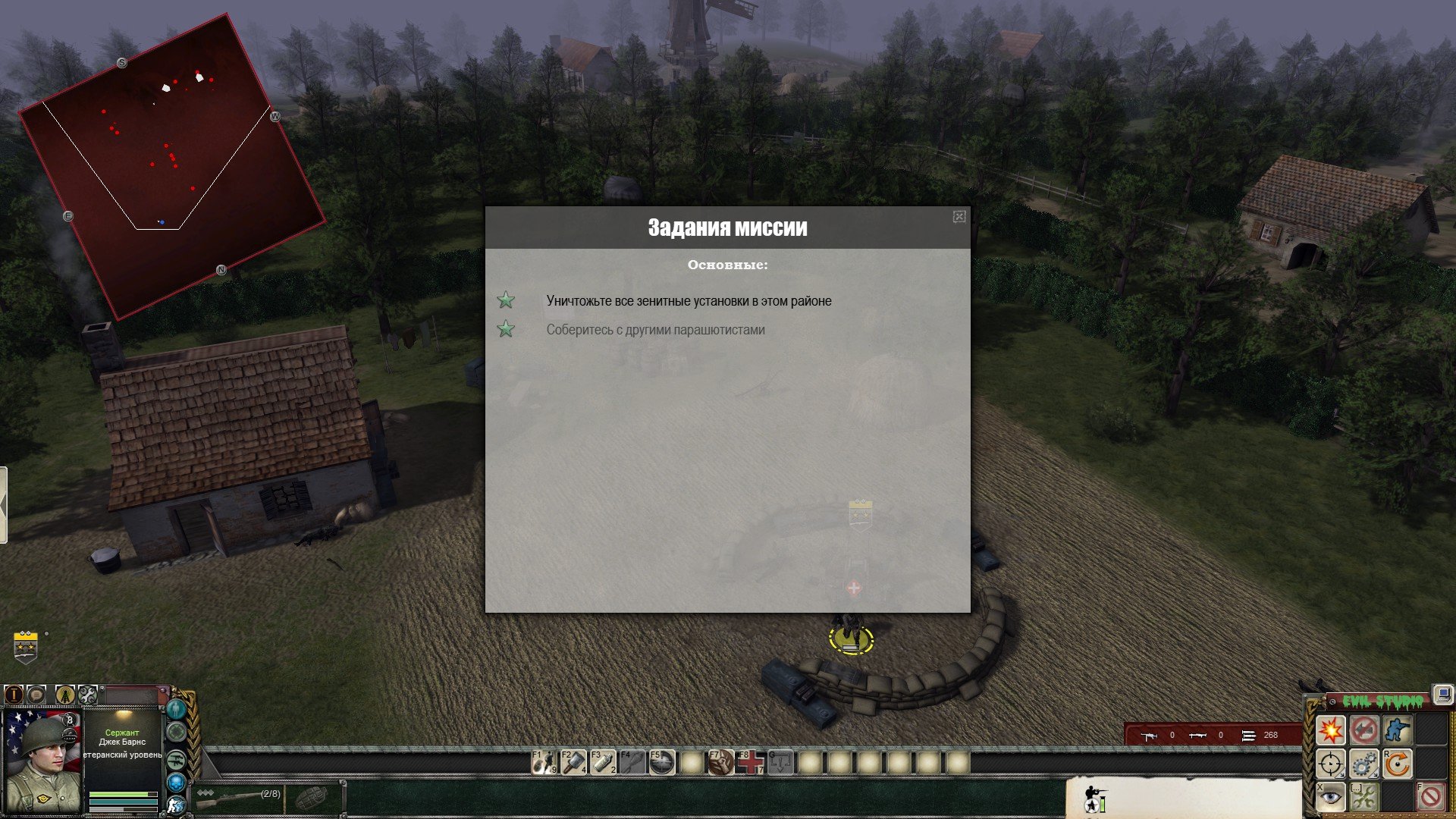Click the blue kneeling soldier stance icon
The image size is (1456, 819).
[x=1396, y=730]
